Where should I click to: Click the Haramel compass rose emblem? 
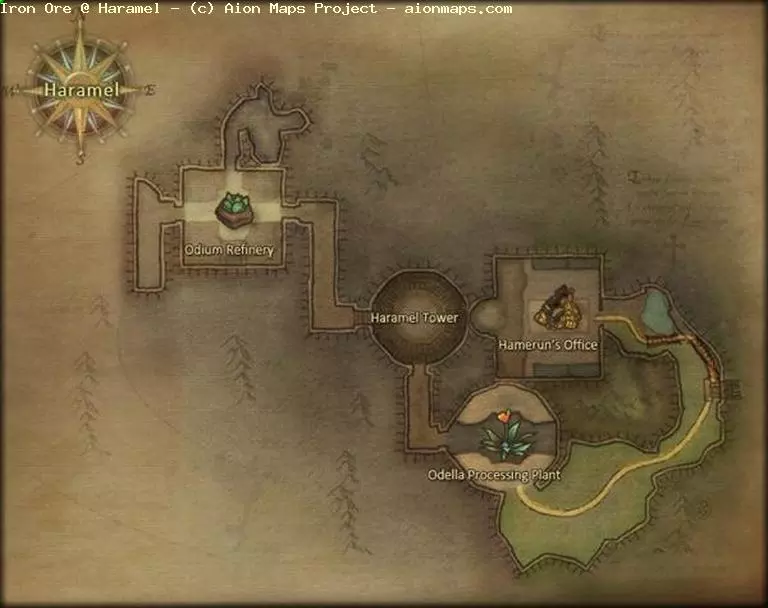(81, 90)
